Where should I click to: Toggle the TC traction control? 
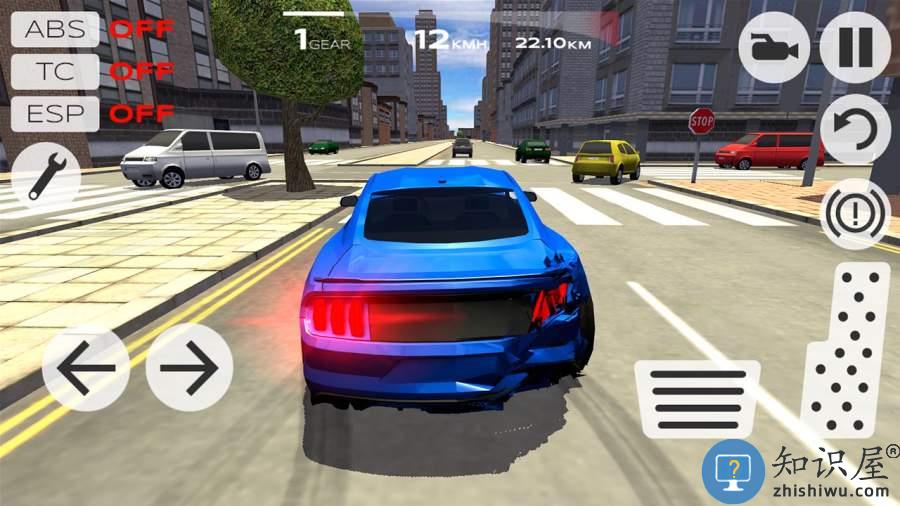point(55,71)
